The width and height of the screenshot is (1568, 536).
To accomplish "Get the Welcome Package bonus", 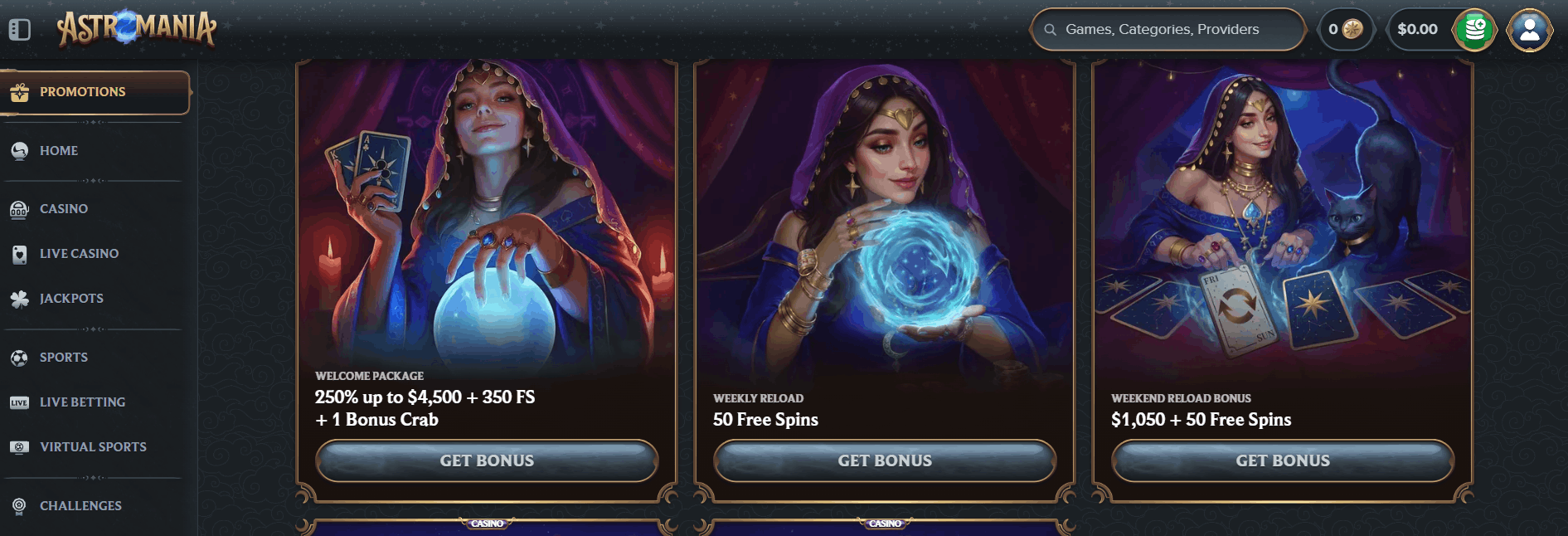I will [487, 461].
